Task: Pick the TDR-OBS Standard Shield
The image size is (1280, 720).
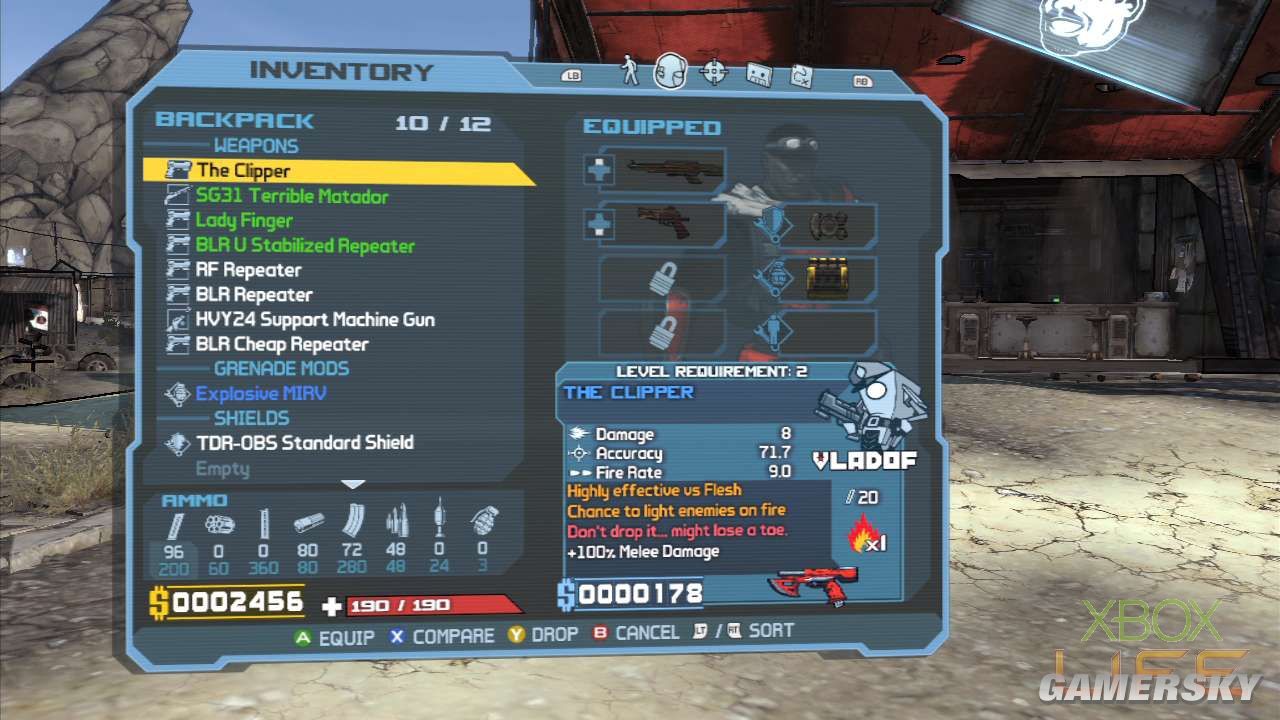Action: [x=304, y=442]
